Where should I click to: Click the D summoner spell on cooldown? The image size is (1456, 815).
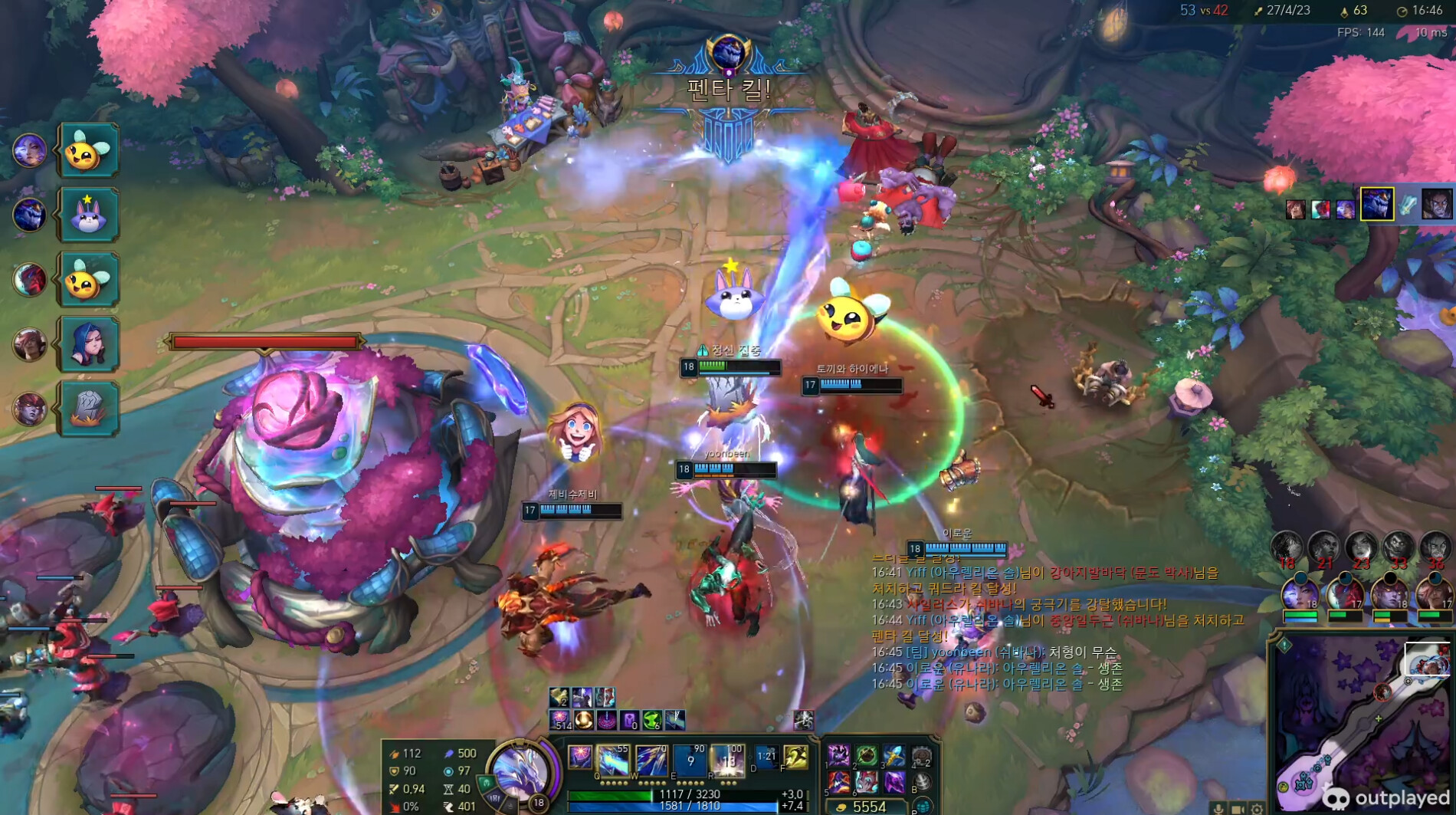[x=766, y=757]
